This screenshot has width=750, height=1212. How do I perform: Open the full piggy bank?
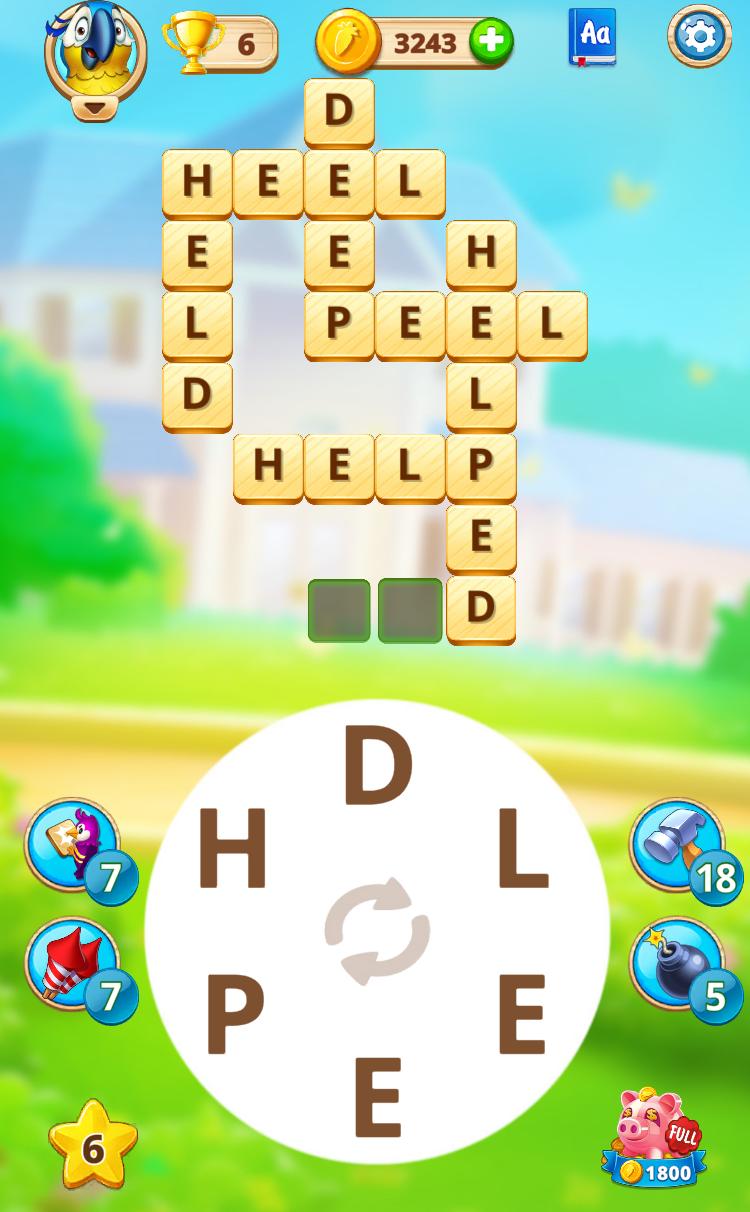click(655, 1137)
